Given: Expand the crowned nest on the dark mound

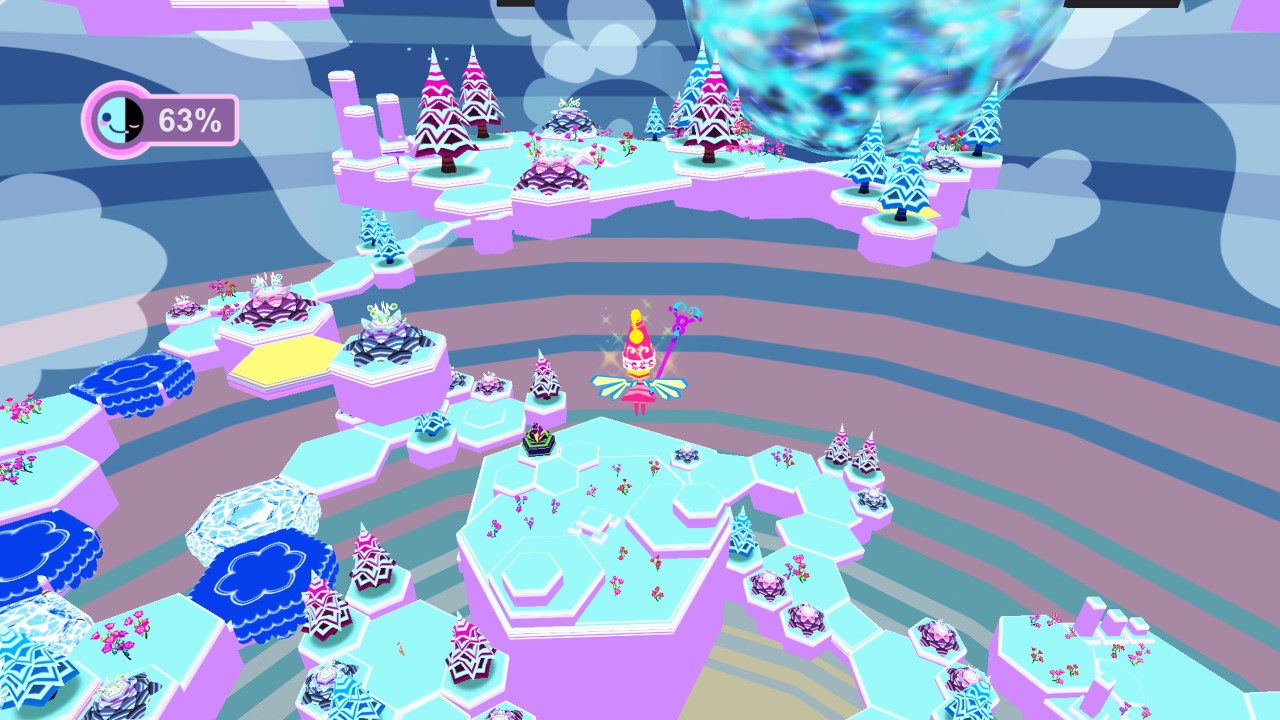Looking at the screenshot, I should [x=265, y=290].
